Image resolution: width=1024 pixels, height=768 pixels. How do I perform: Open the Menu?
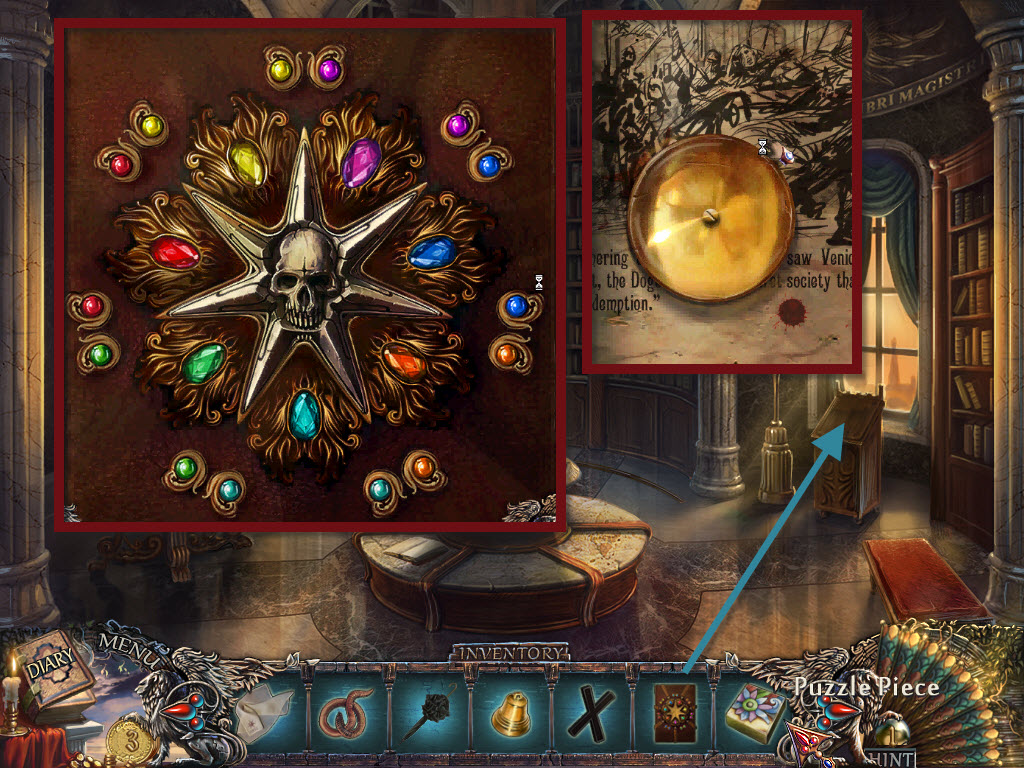pos(127,654)
